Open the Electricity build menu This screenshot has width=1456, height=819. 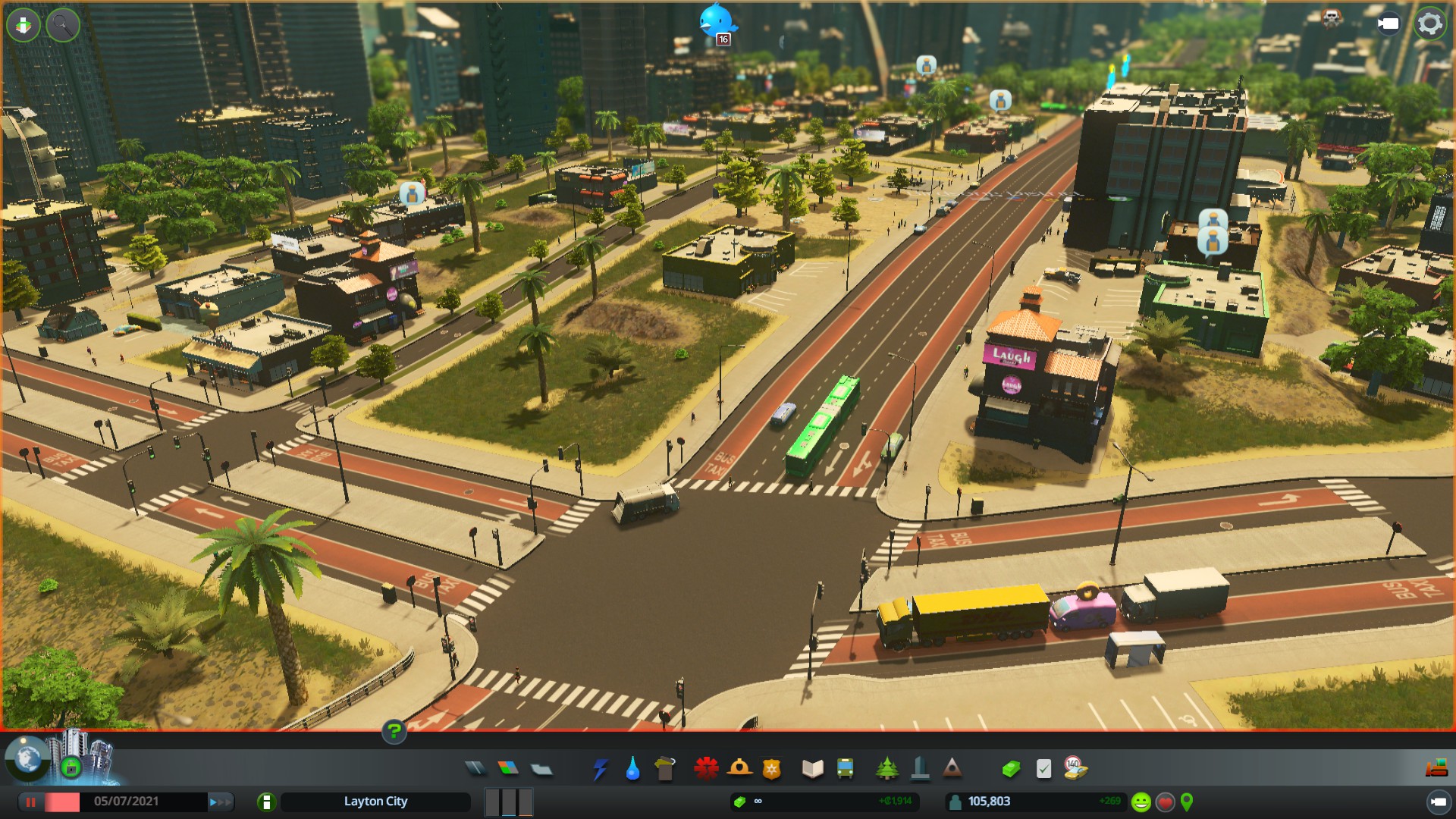(x=600, y=769)
